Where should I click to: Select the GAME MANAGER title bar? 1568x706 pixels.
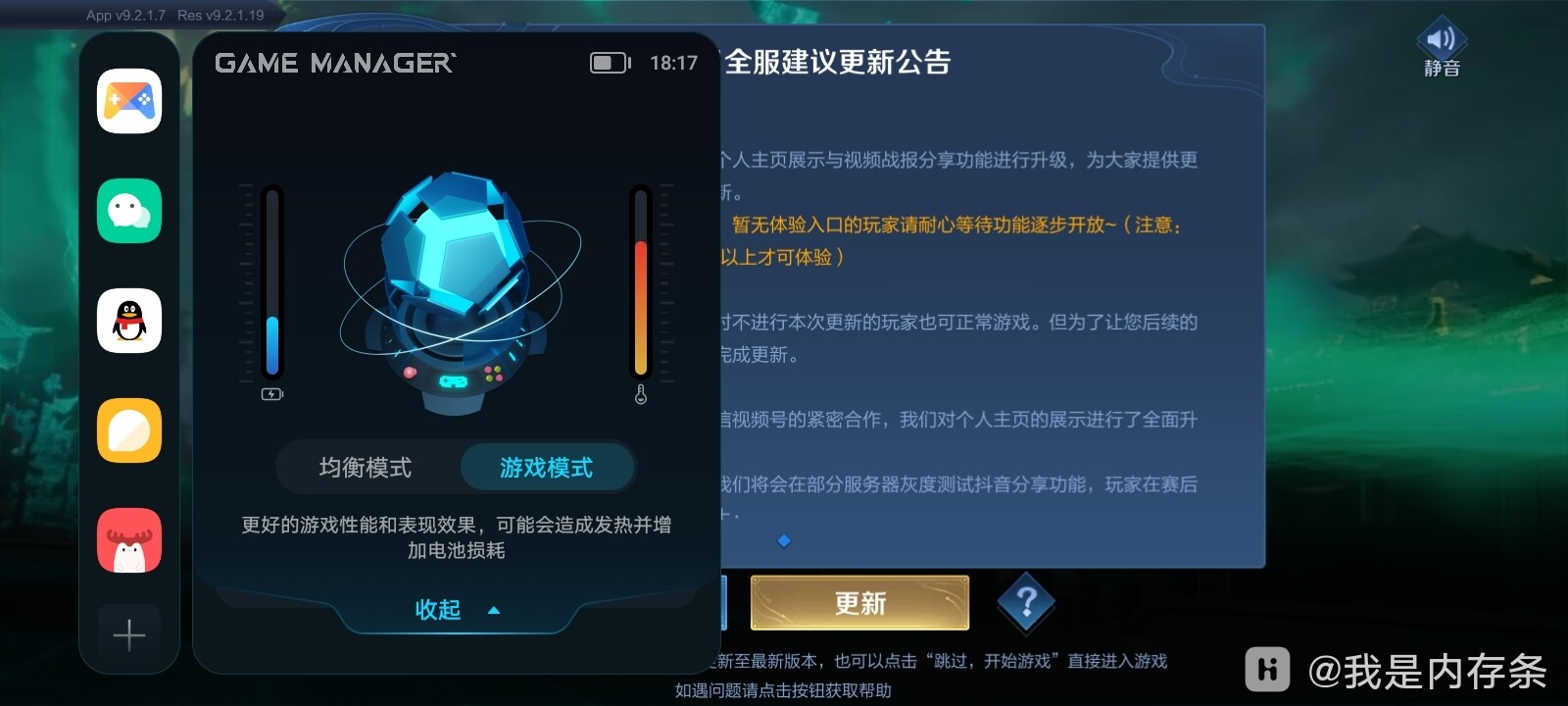pyautogui.click(x=335, y=62)
